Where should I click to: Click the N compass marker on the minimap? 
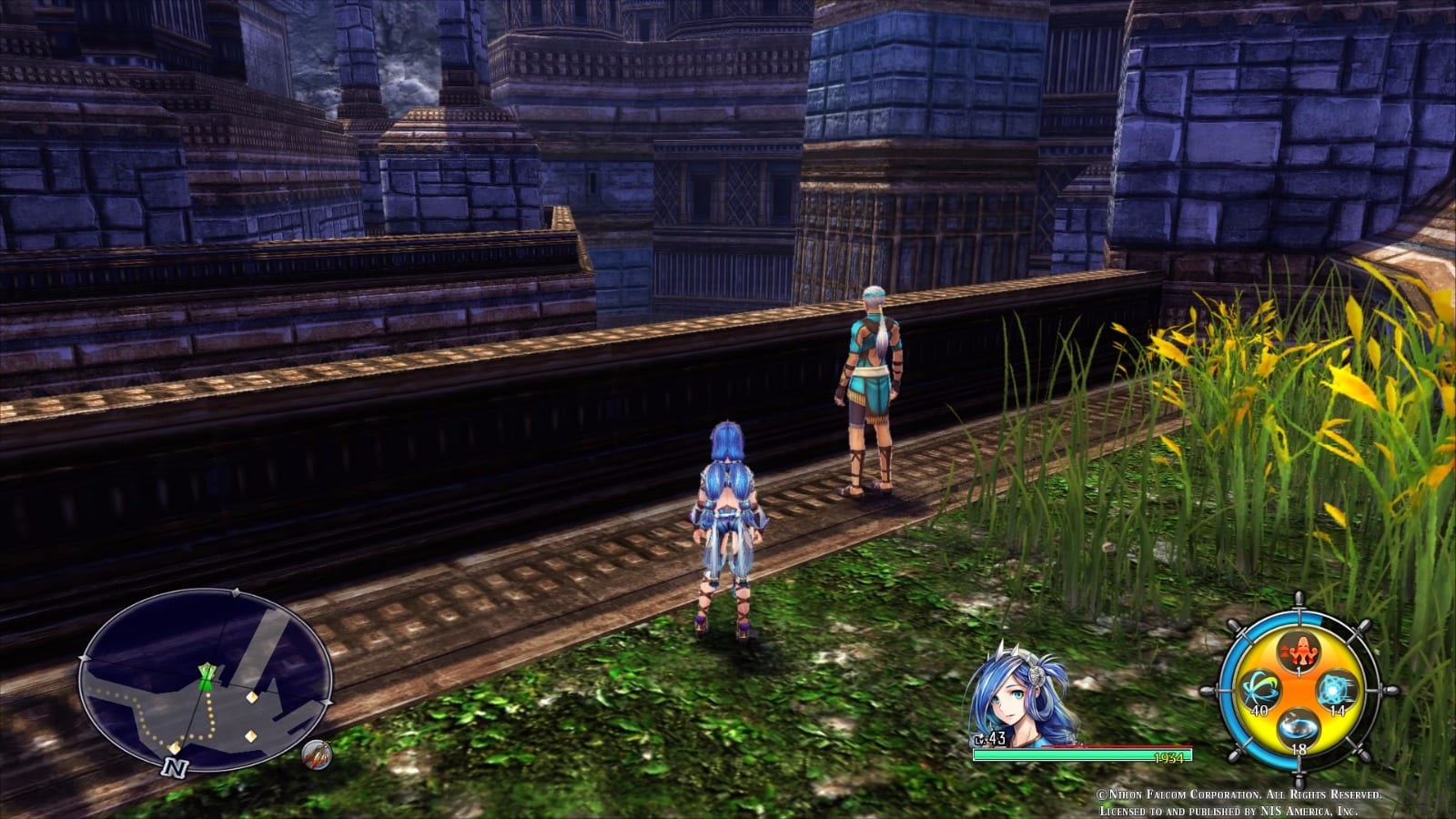click(174, 767)
